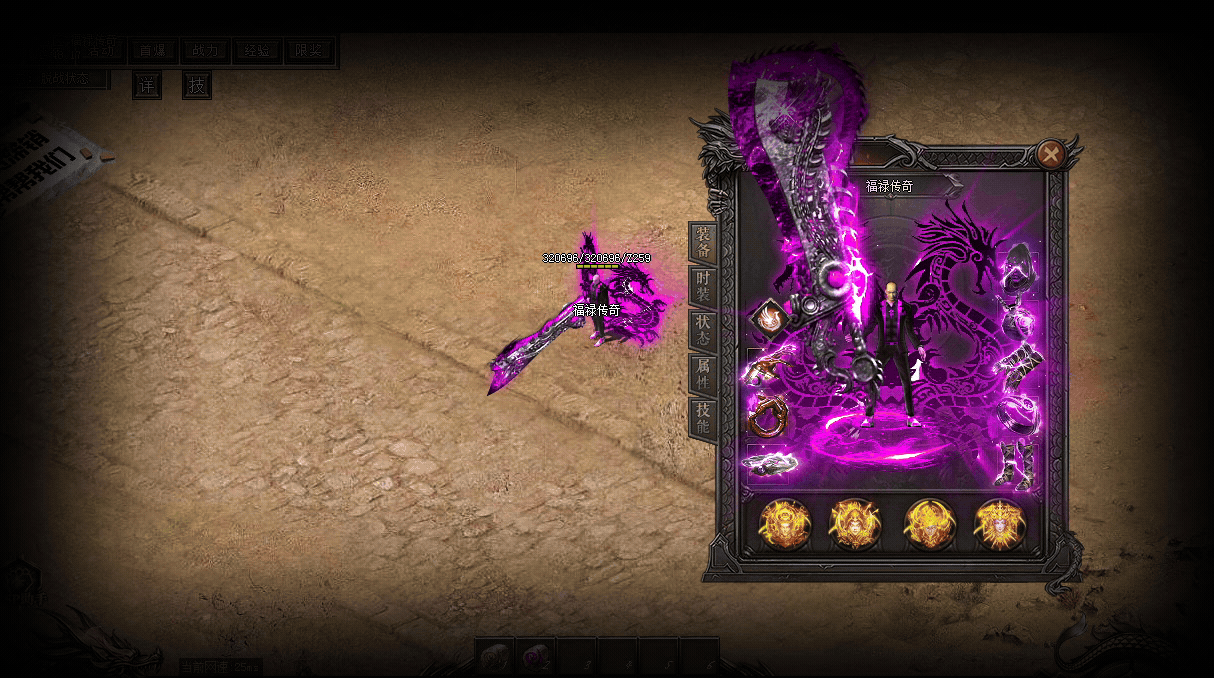
Task: Open the 技 skill button
Action: tap(197, 86)
